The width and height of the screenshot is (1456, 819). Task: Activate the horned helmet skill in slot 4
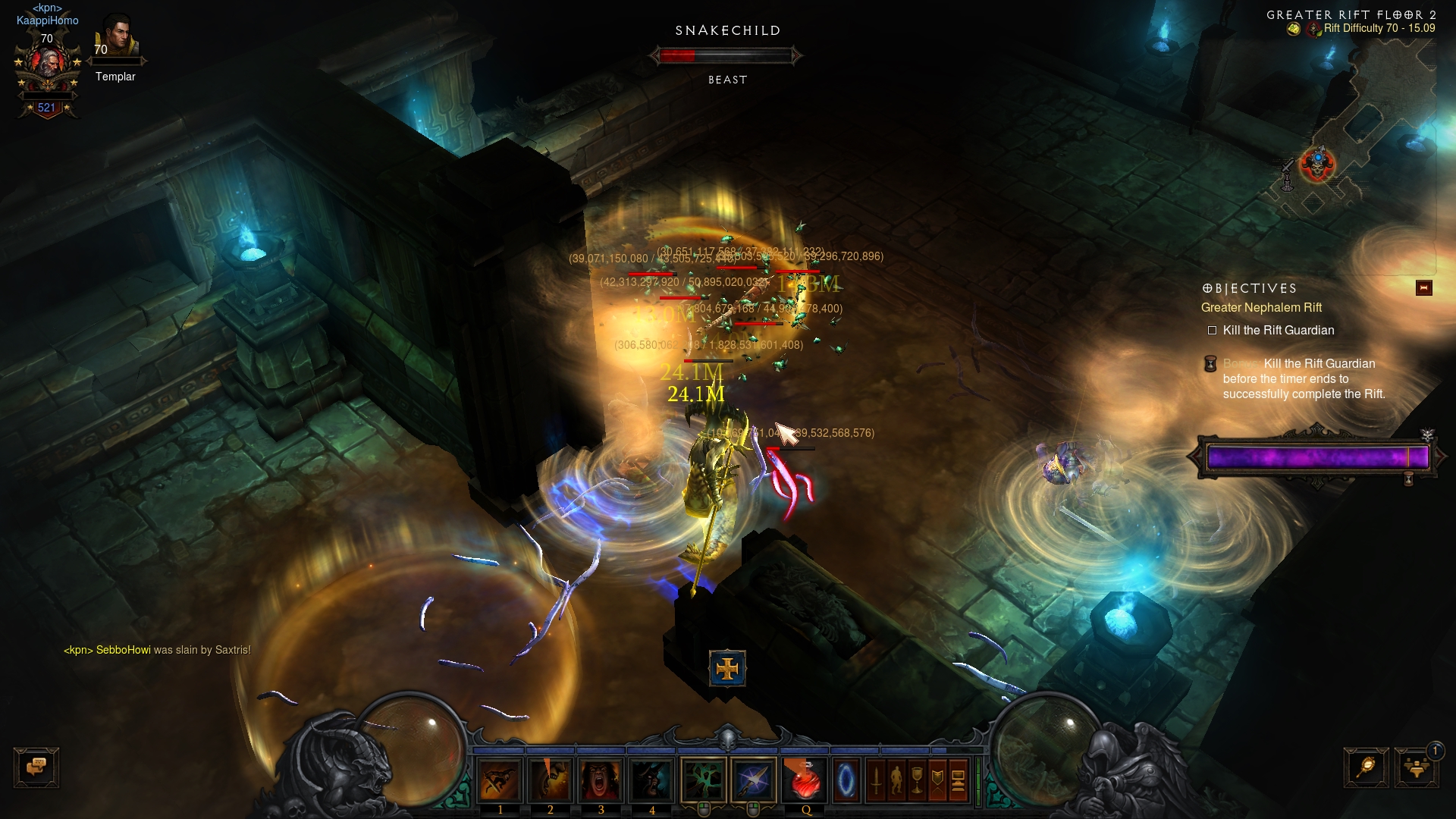click(x=651, y=780)
